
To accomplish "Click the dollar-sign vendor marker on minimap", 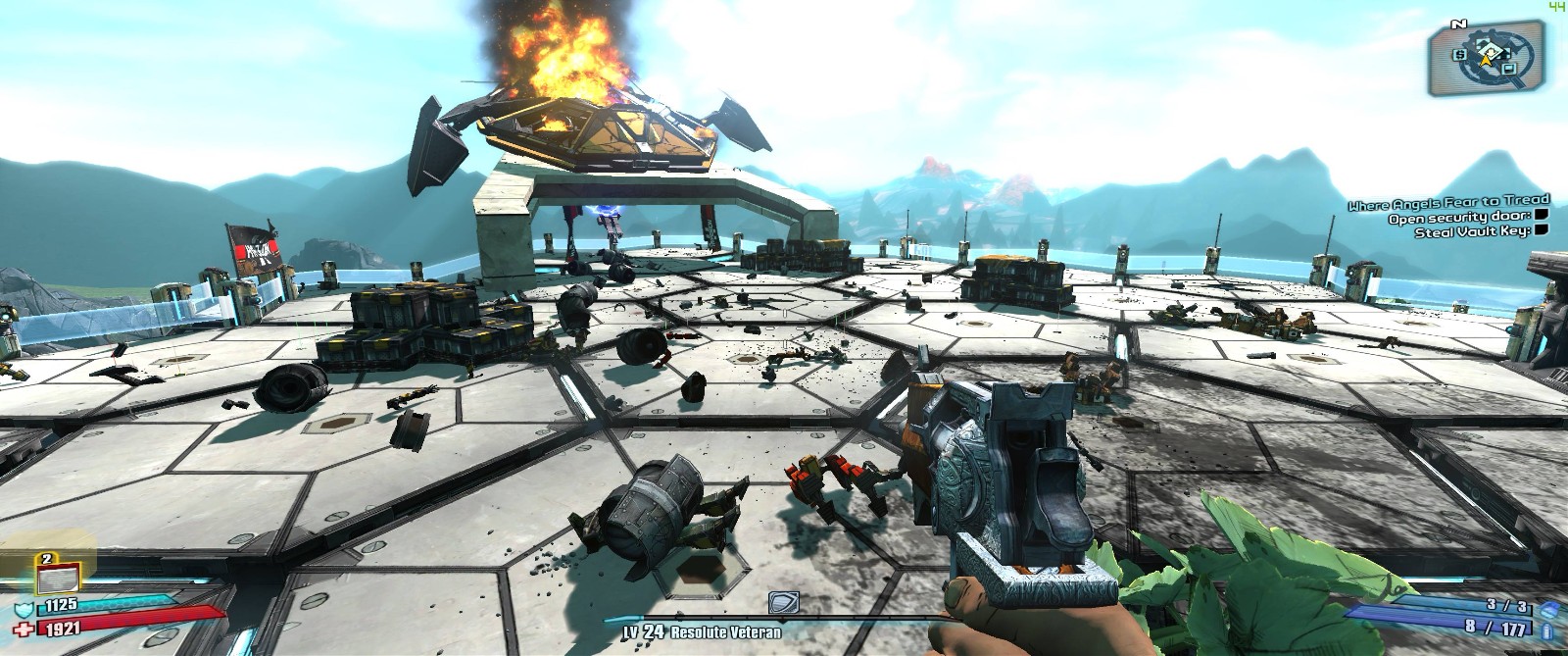I will (1460, 54).
